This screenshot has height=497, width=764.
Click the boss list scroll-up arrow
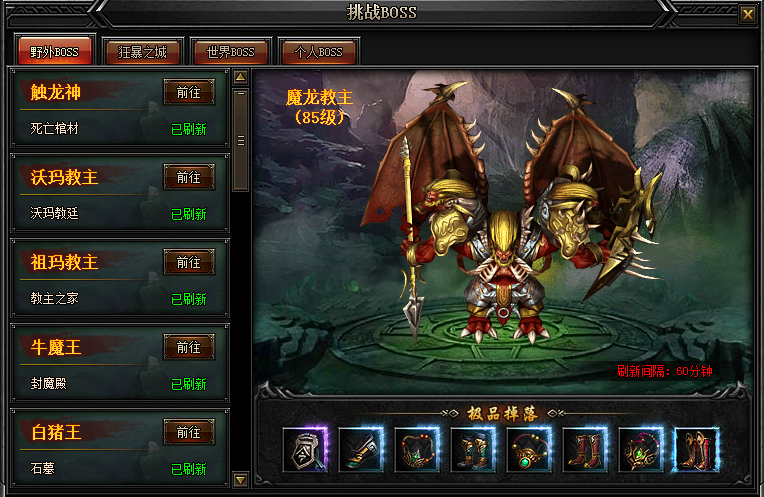pyautogui.click(x=240, y=76)
